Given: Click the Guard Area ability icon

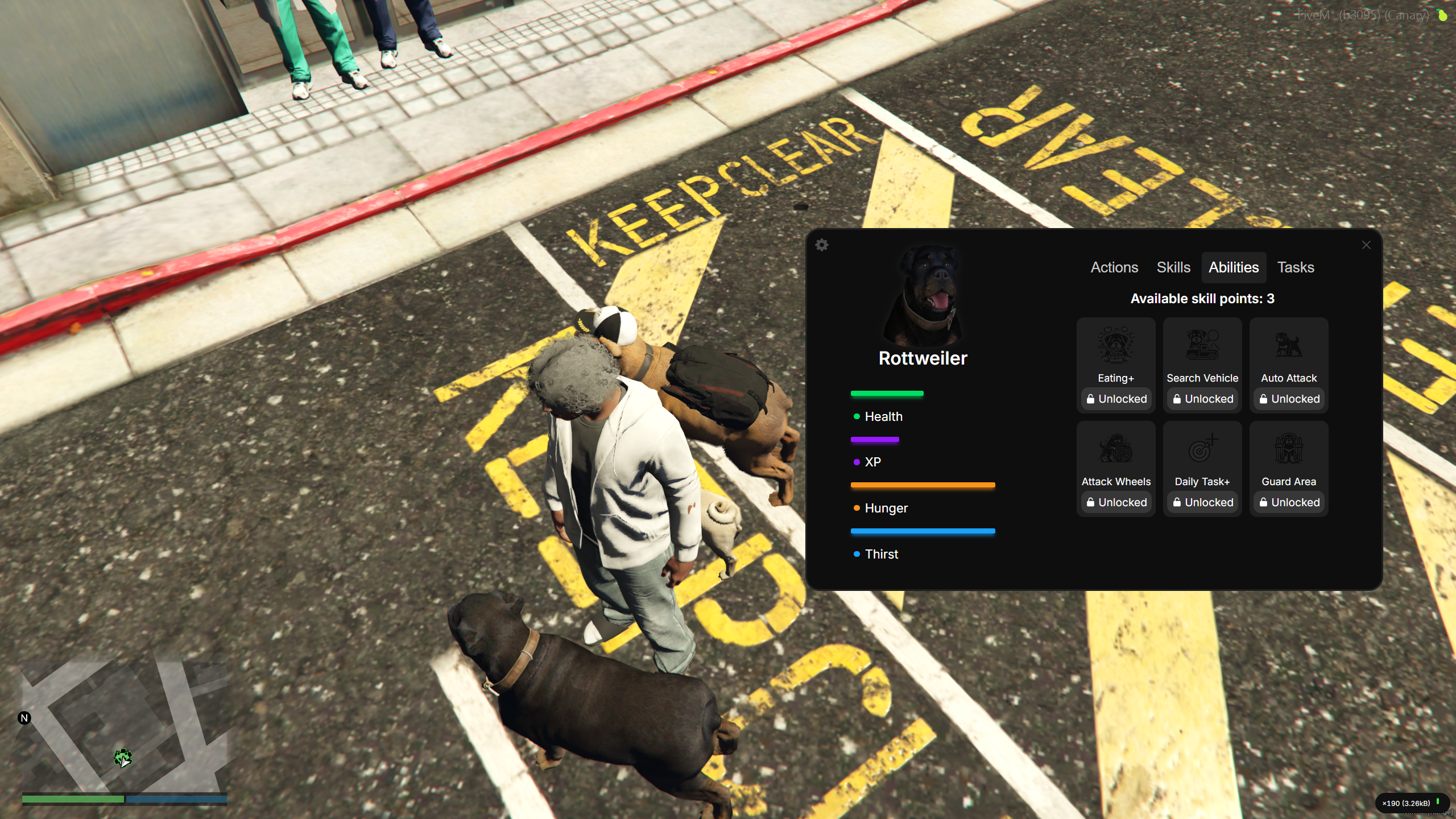Looking at the screenshot, I should (x=1288, y=449).
